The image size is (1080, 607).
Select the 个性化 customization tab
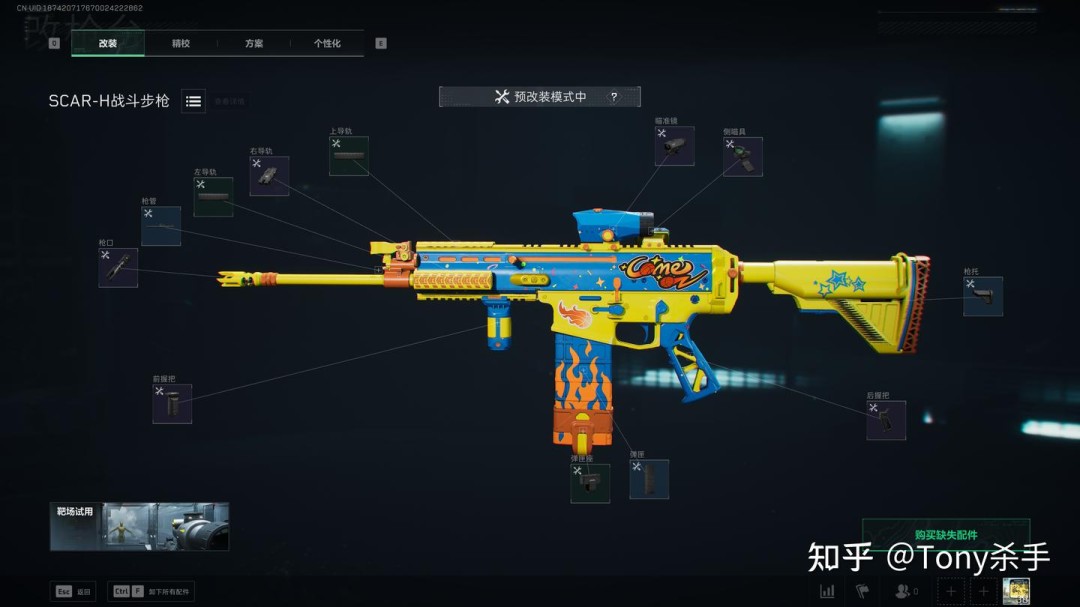(x=327, y=44)
